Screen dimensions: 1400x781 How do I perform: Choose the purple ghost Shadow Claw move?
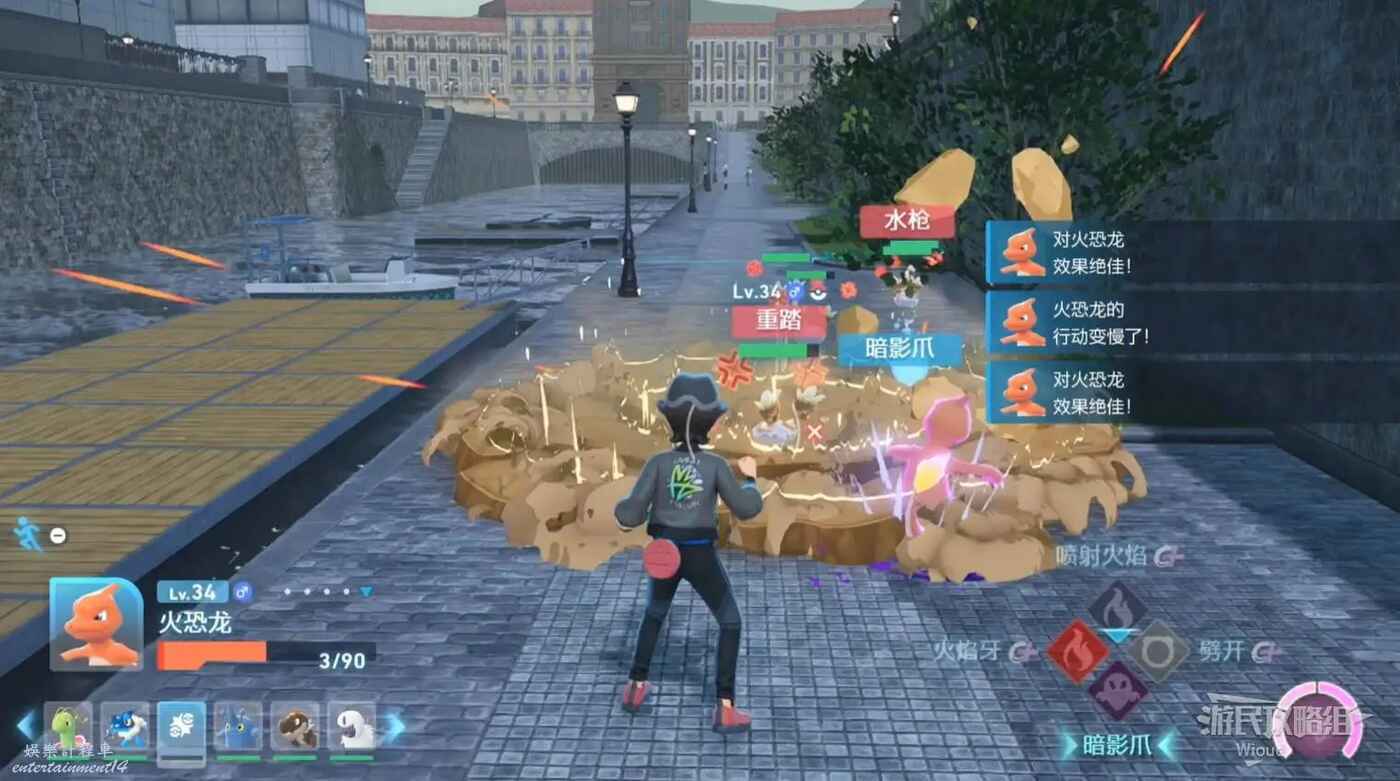tap(1118, 691)
